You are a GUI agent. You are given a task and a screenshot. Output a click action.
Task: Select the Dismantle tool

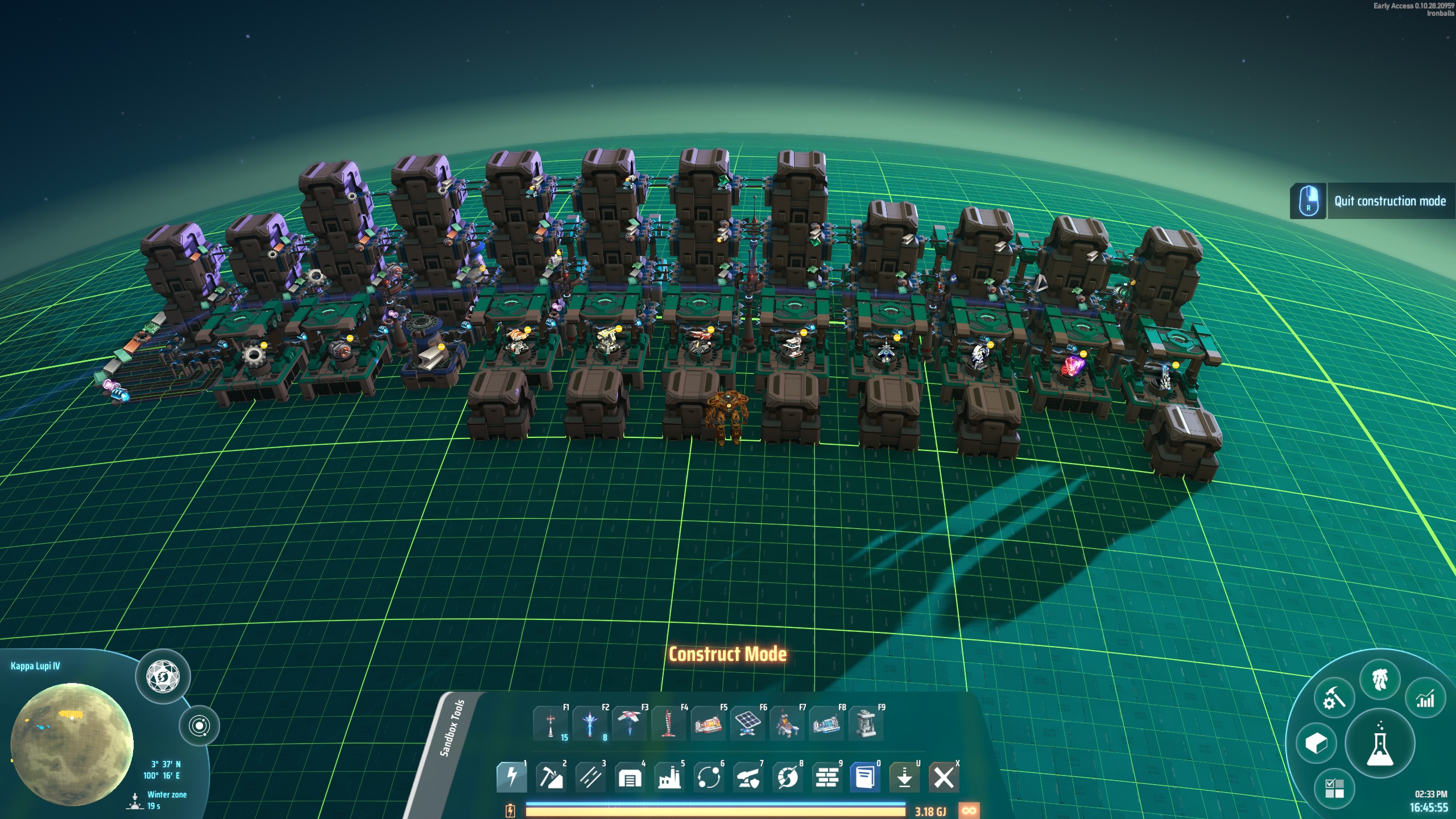click(x=944, y=776)
